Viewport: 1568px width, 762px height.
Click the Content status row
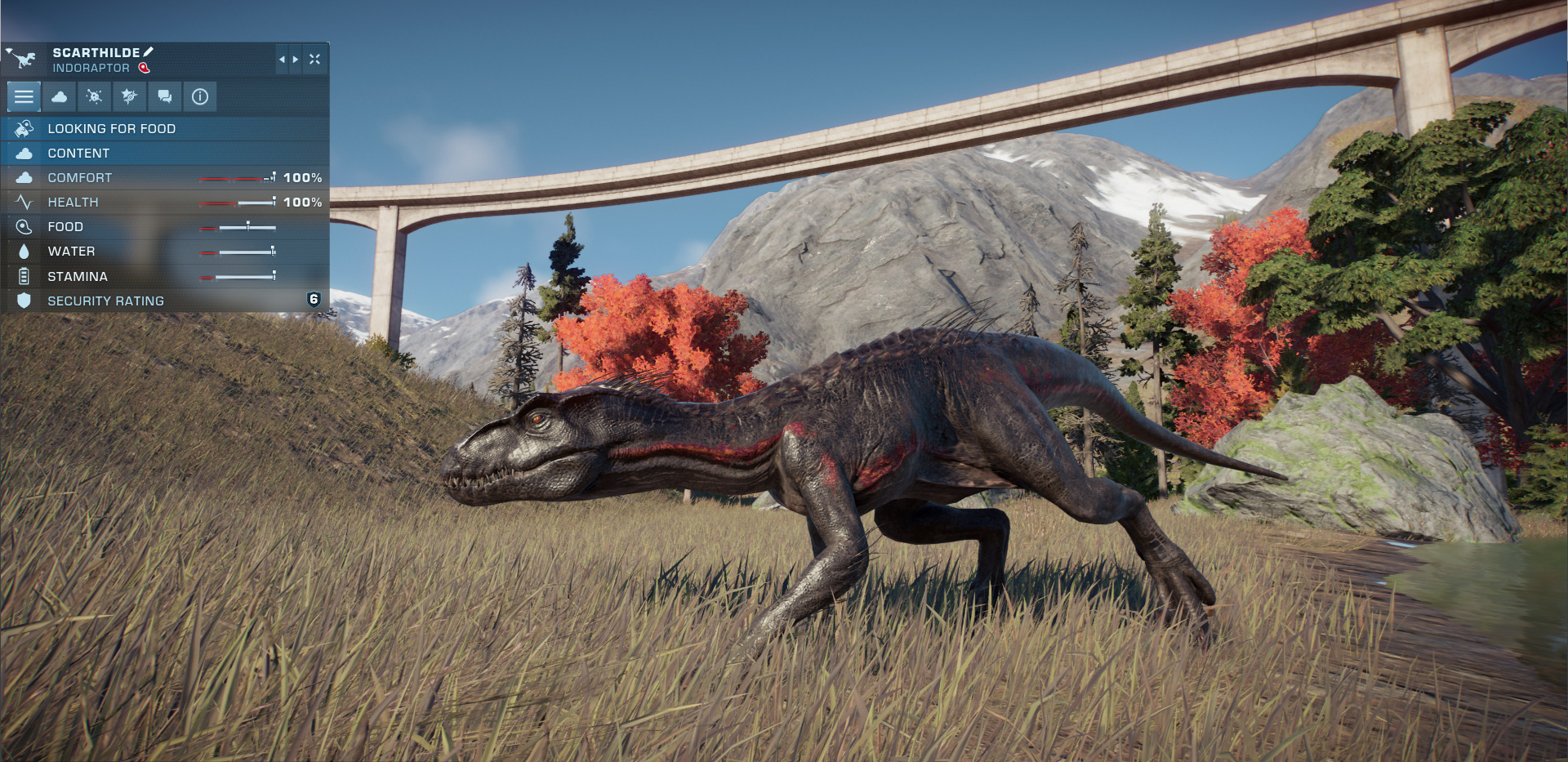coord(163,153)
